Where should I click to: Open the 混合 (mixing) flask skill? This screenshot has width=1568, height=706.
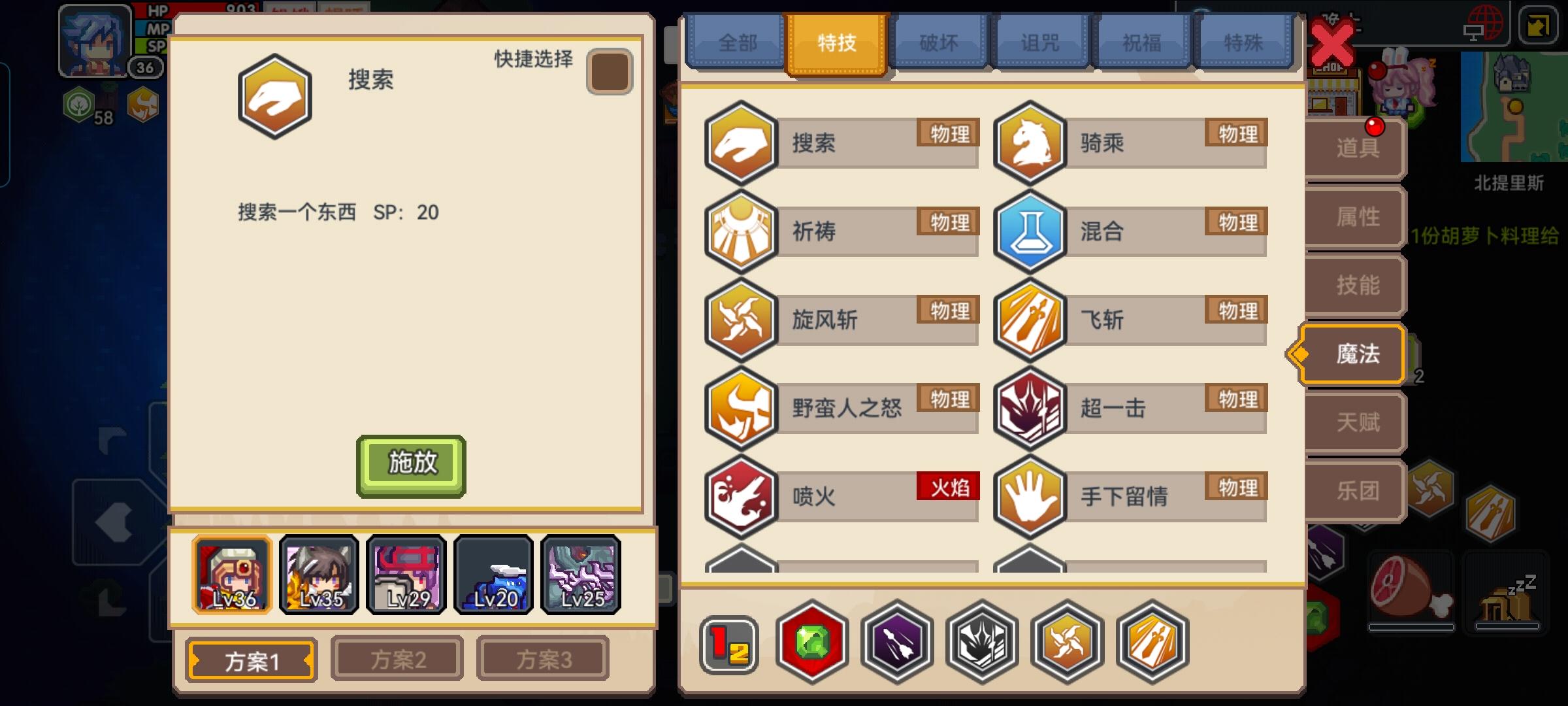(1030, 231)
